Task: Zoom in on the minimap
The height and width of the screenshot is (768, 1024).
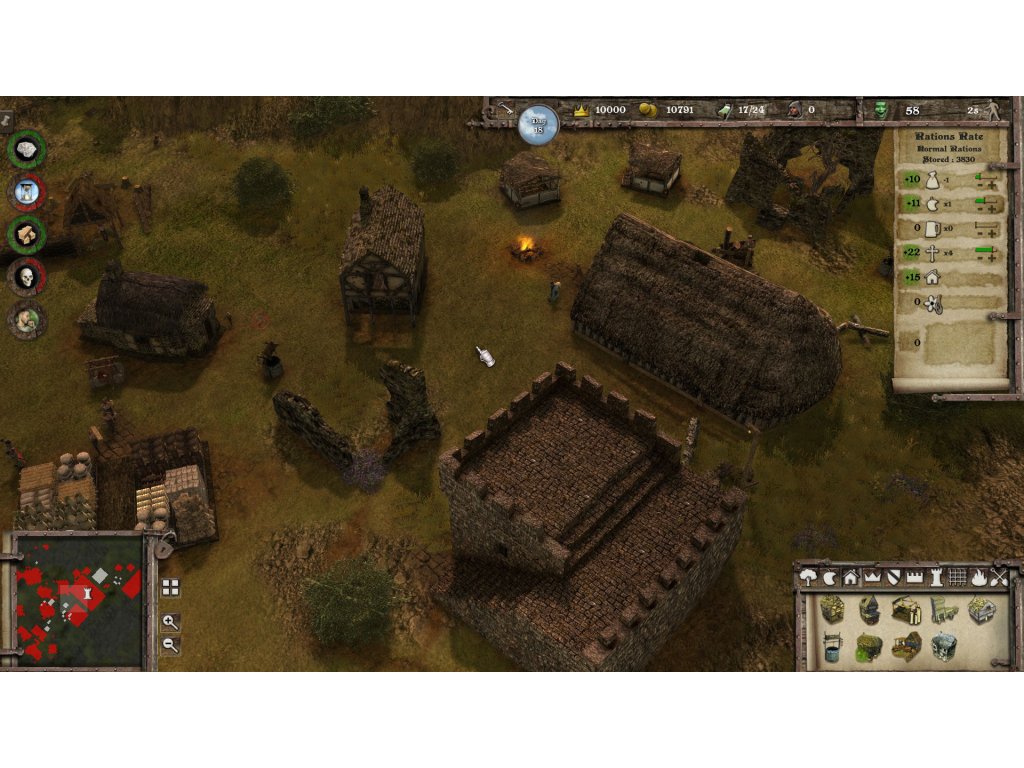Action: 171,622
